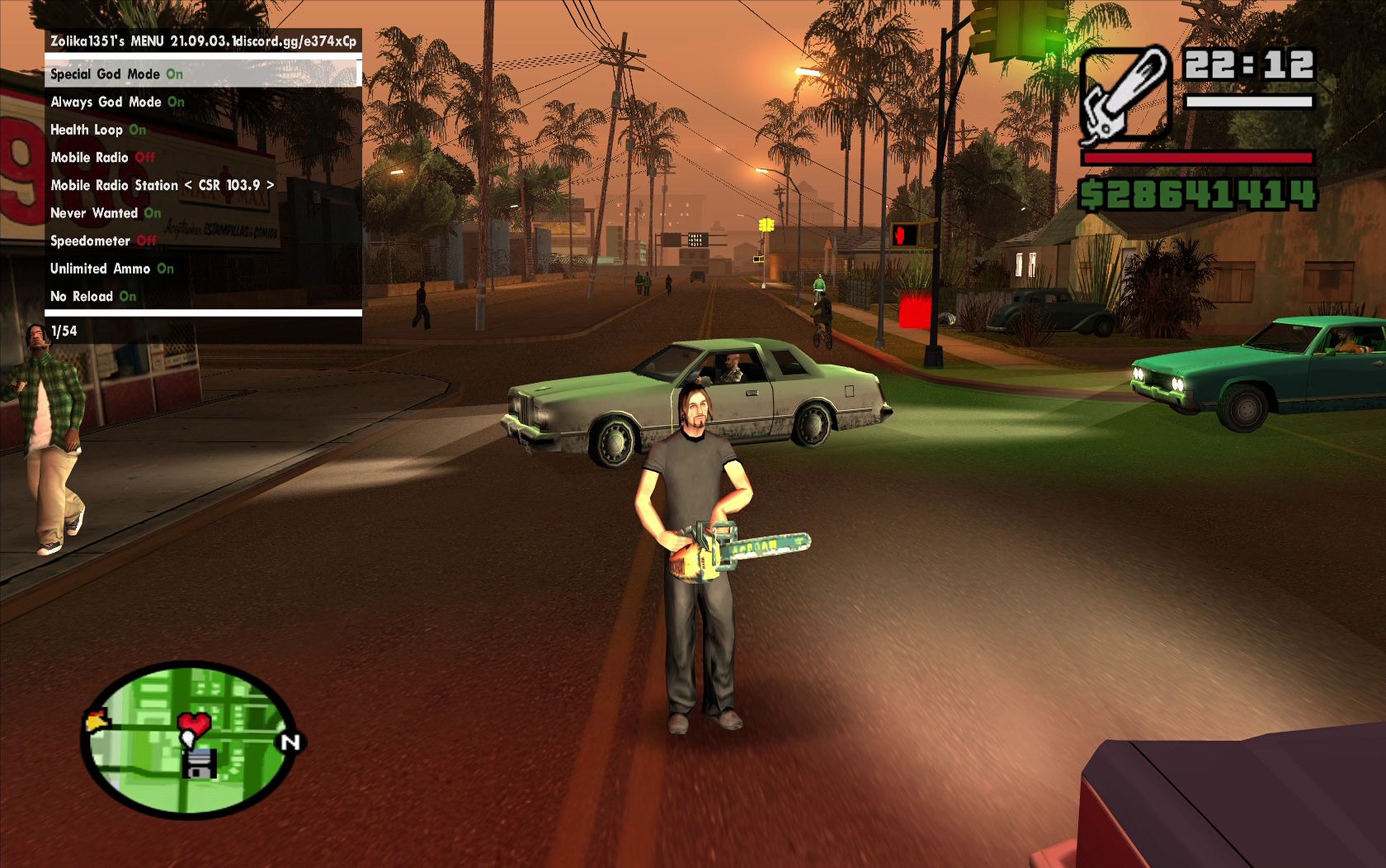The width and height of the screenshot is (1386, 868).
Task: Toggle the Never Wanted setting
Action: [106, 214]
